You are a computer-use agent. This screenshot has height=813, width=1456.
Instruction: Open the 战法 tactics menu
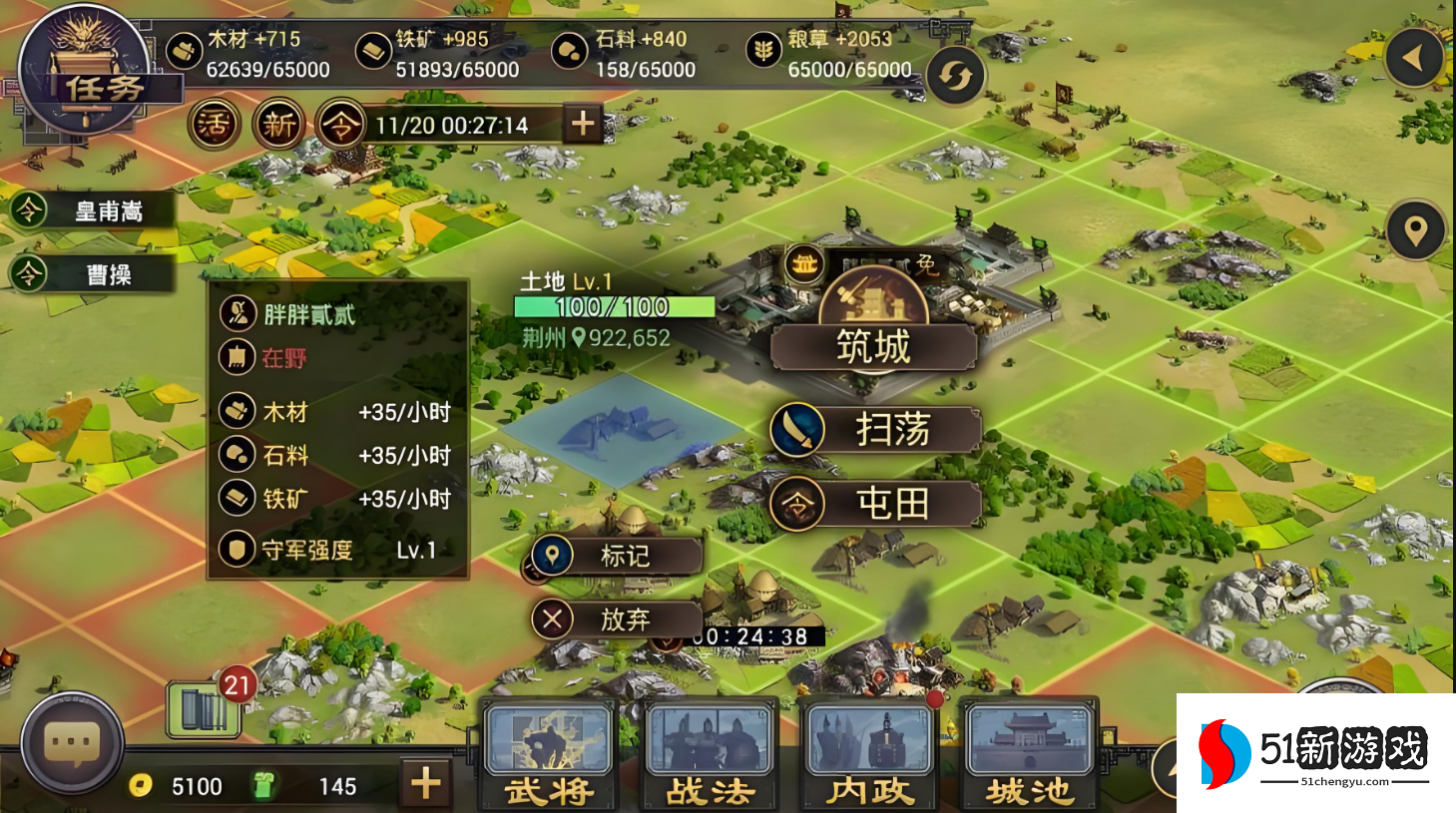[710, 753]
